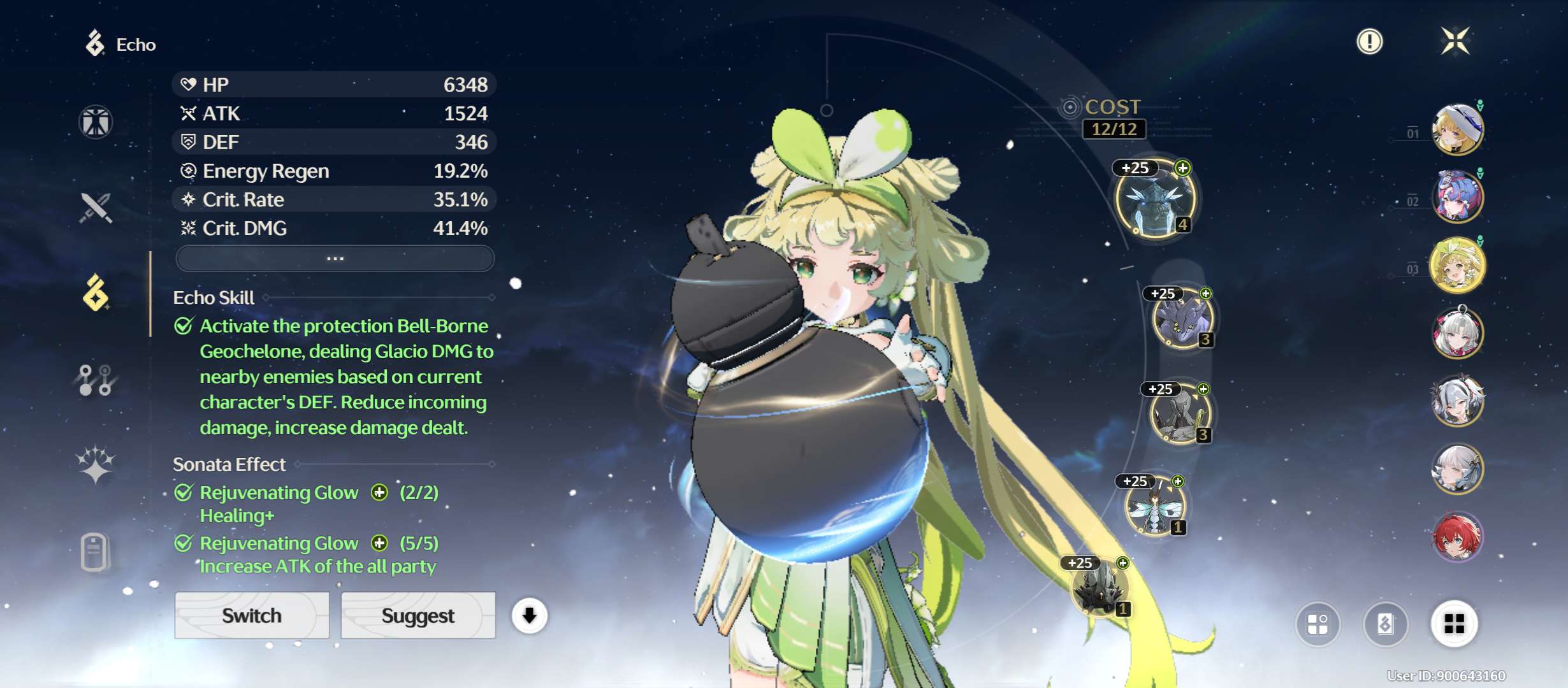
Task: Open the weapon tab with crossed swords
Action: [x=96, y=208]
